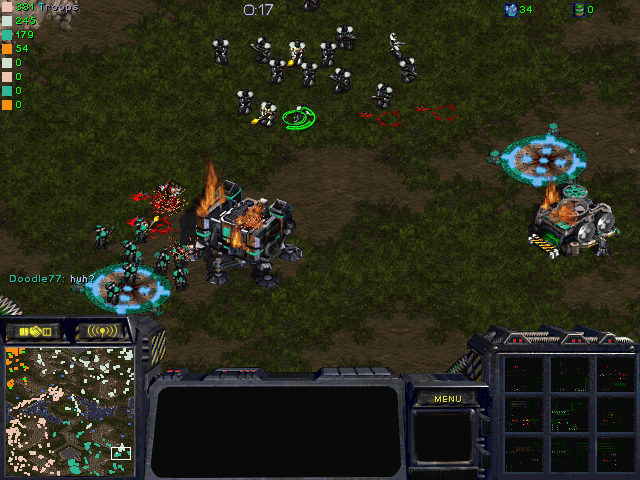The image size is (640, 480).
Task: Open the message broadcast antenna button
Action: [x=103, y=331]
